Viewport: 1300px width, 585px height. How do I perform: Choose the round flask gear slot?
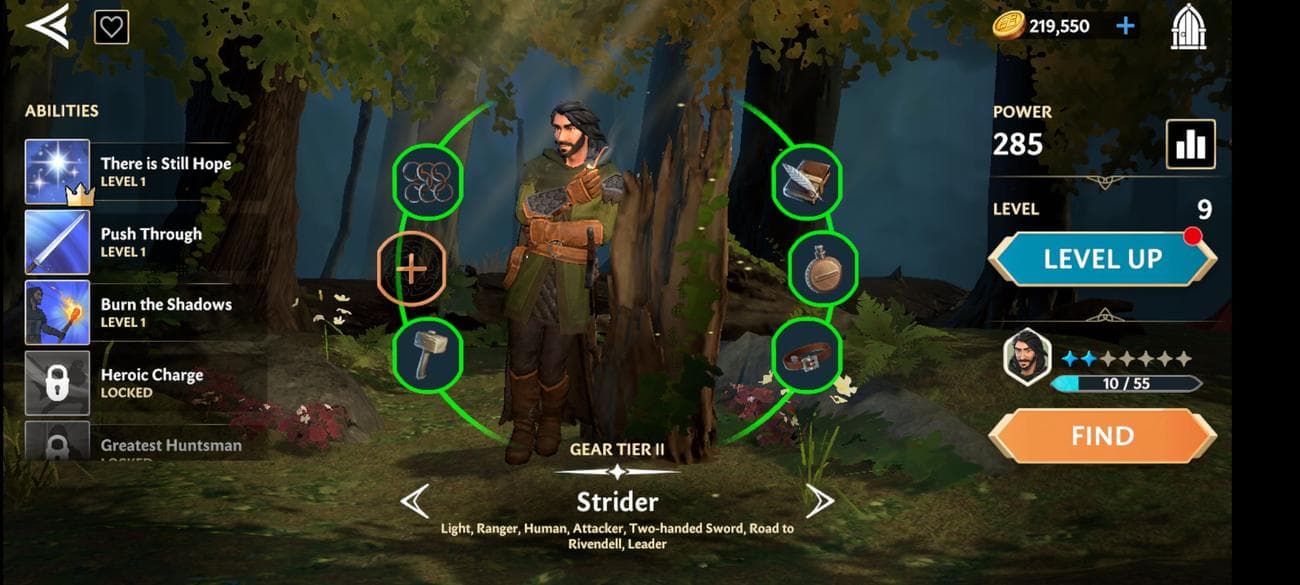(x=824, y=268)
